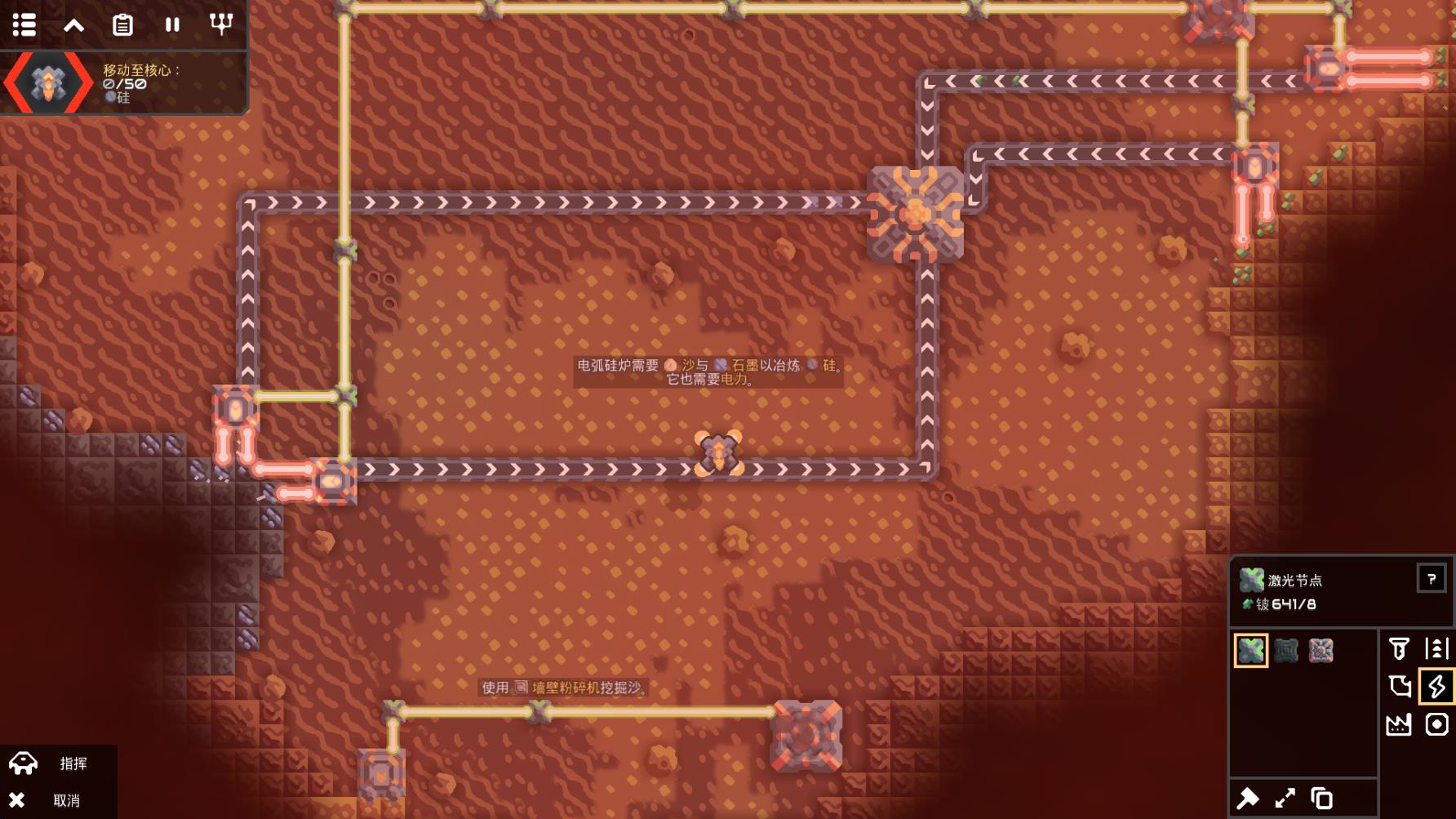Screen dimensions: 1456x819
Task: Open the defense wall category
Action: tap(1399, 687)
